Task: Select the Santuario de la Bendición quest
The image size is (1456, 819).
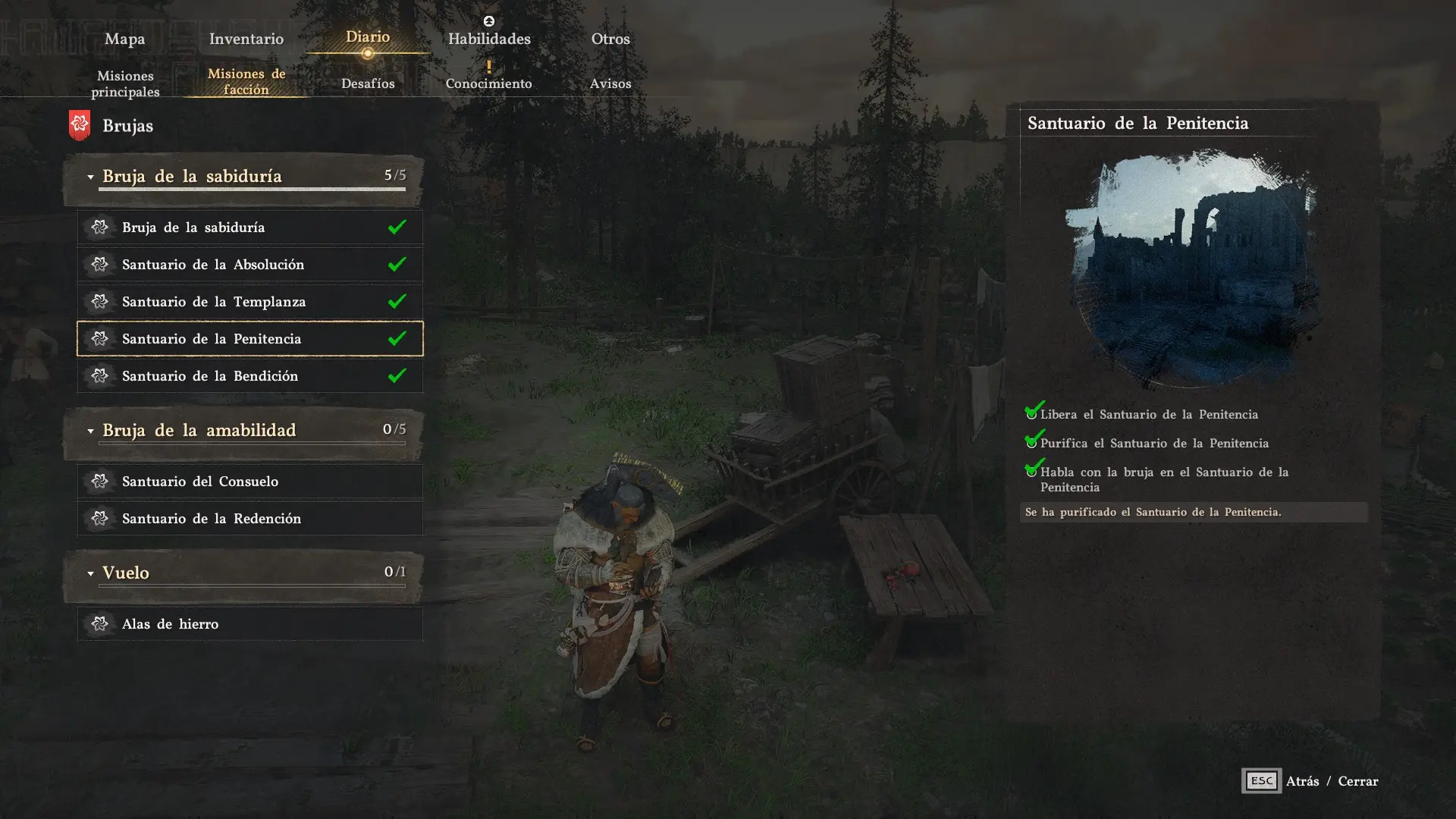Action: pos(249,376)
